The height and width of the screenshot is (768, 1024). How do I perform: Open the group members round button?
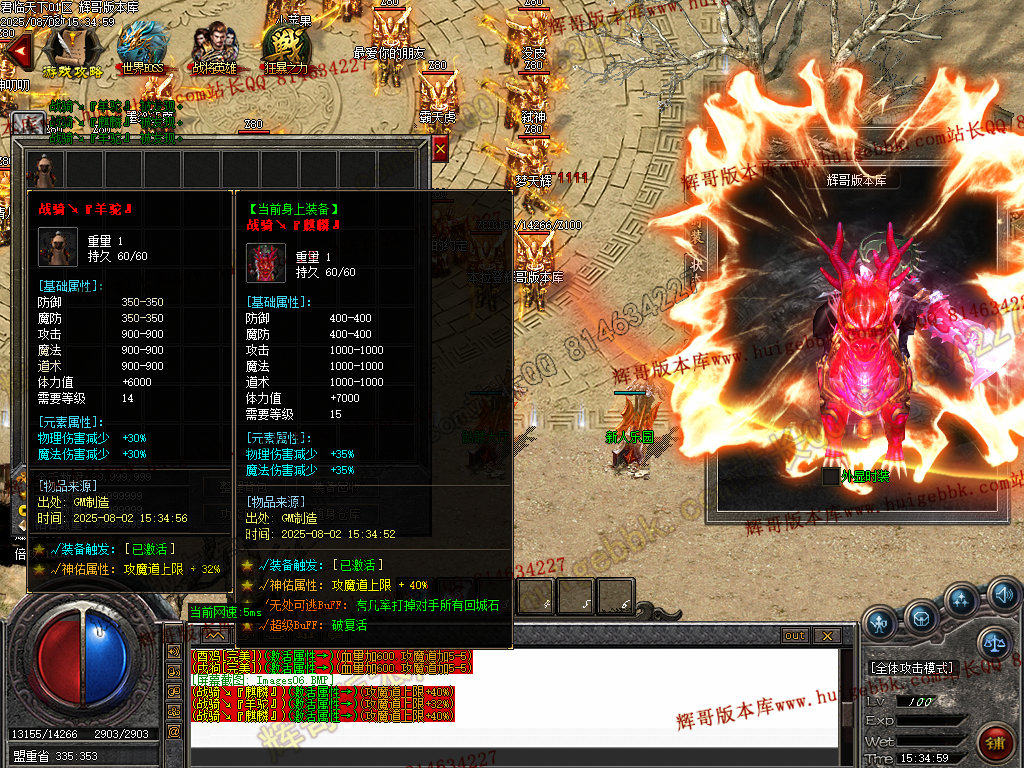(962, 600)
